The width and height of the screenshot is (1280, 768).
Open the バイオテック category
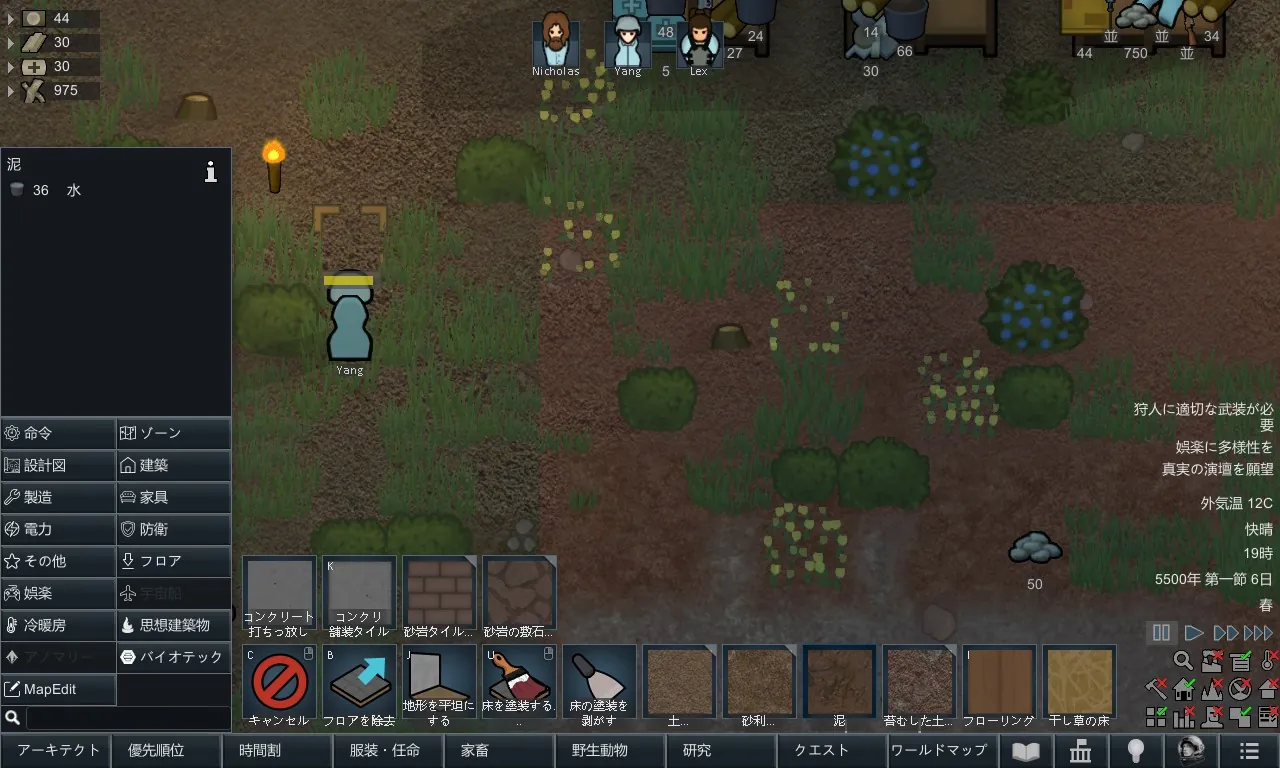pyautogui.click(x=174, y=657)
